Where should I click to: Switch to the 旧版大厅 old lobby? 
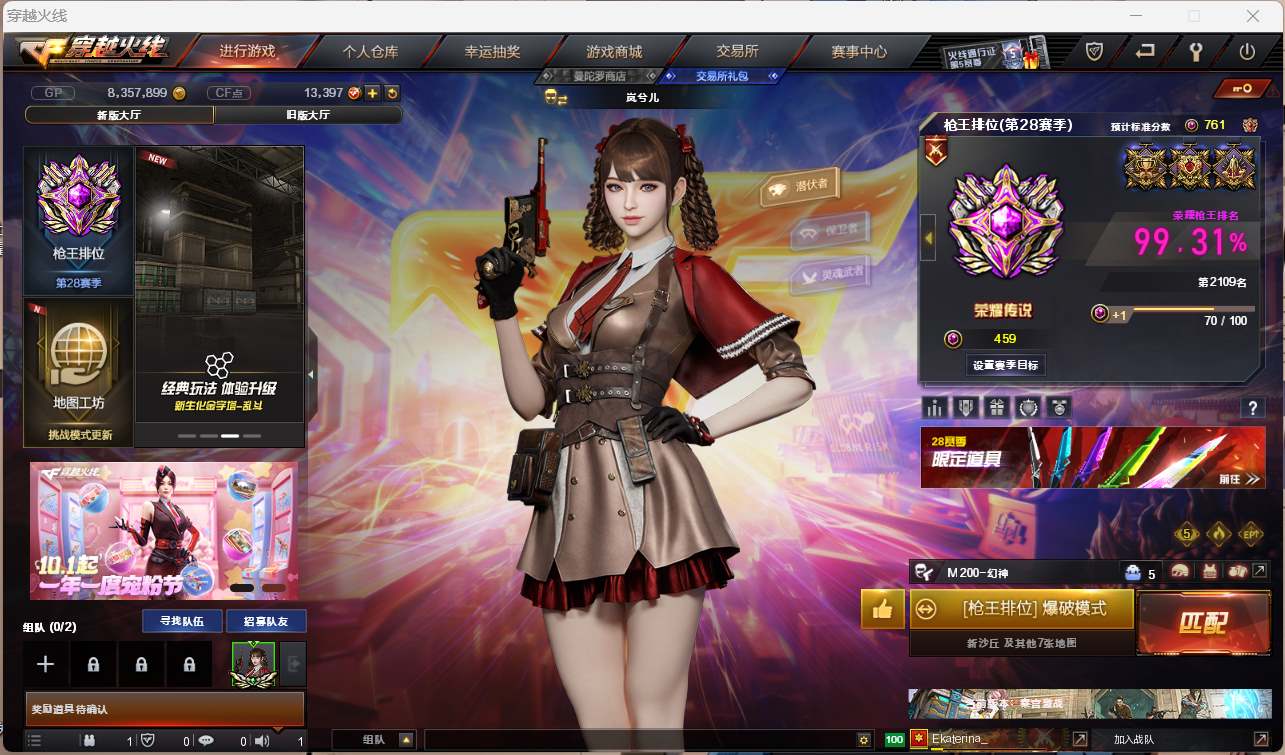pyautogui.click(x=308, y=115)
